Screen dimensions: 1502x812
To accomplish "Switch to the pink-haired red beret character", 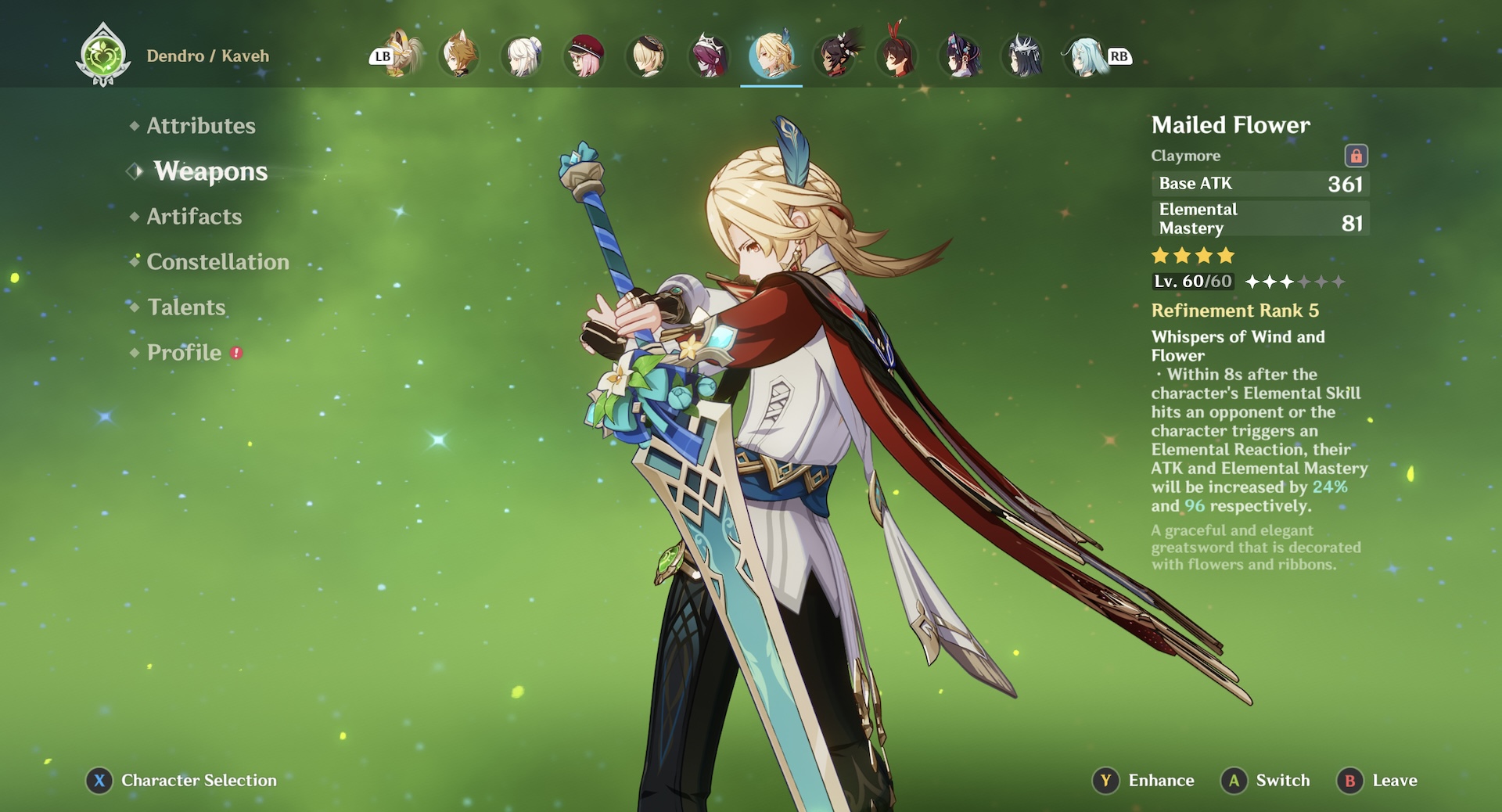I will (584, 56).
